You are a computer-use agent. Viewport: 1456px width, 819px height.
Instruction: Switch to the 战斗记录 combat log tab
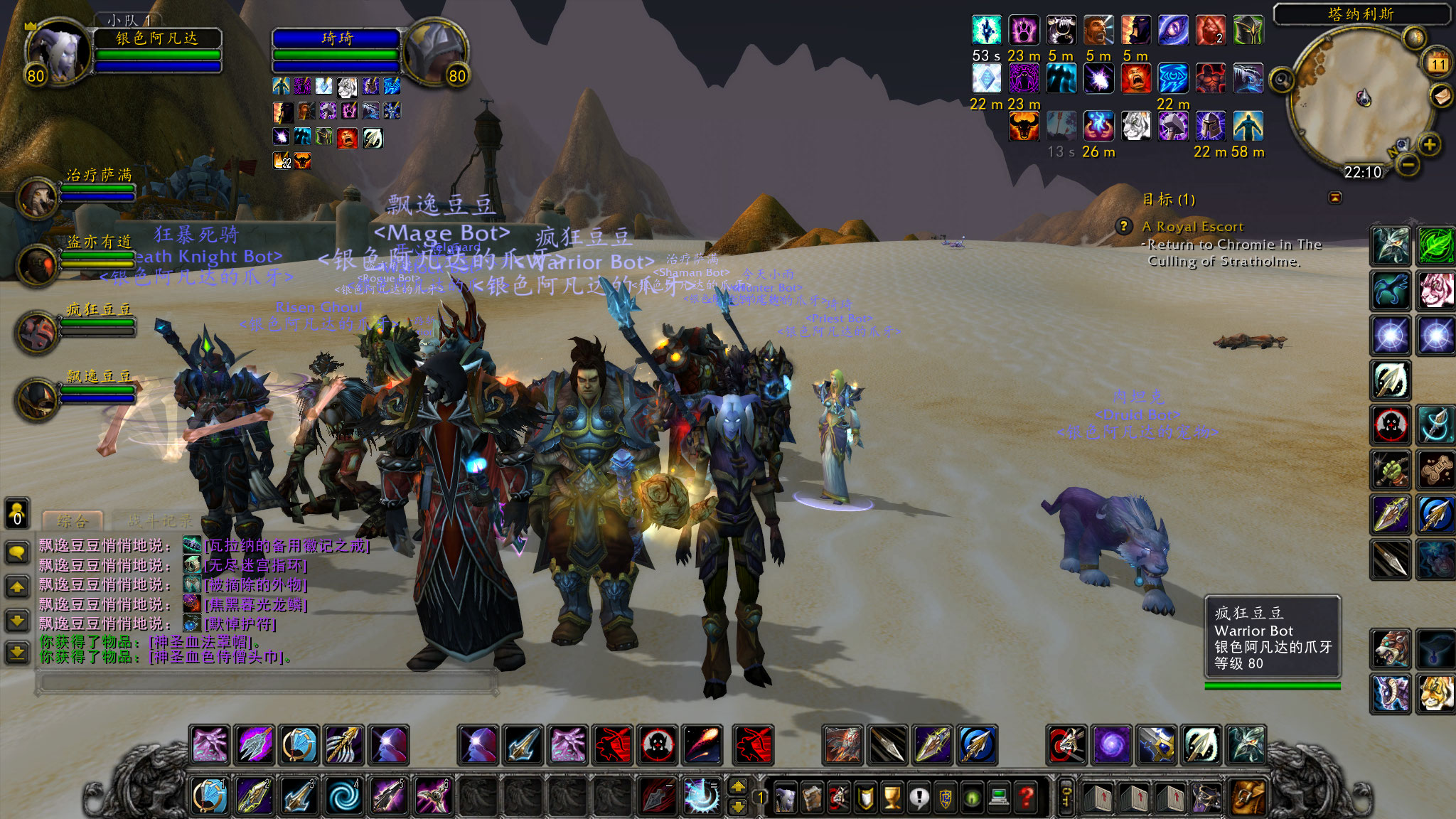tap(161, 521)
